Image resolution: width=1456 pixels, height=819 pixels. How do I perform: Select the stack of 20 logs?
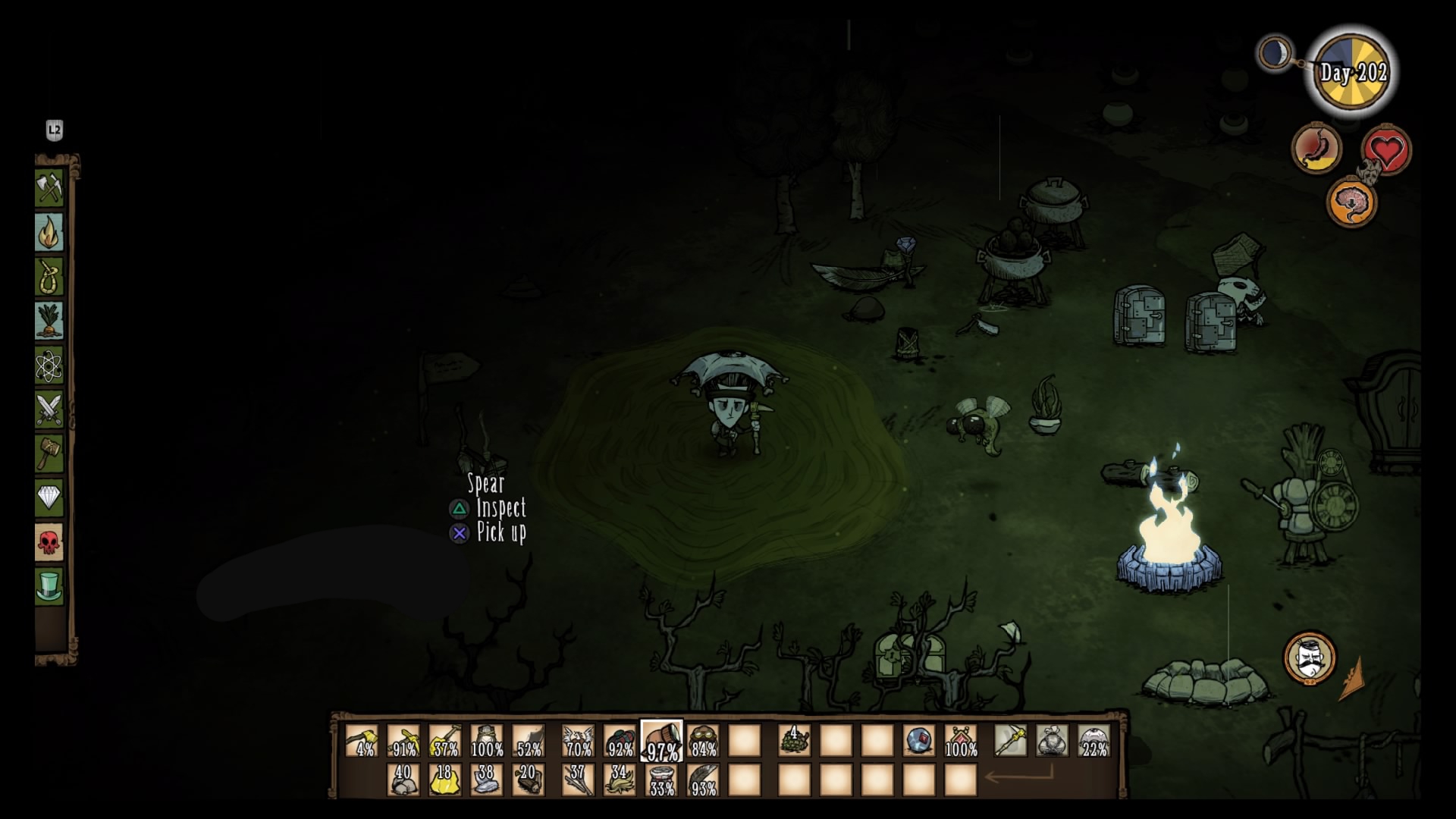(528, 780)
